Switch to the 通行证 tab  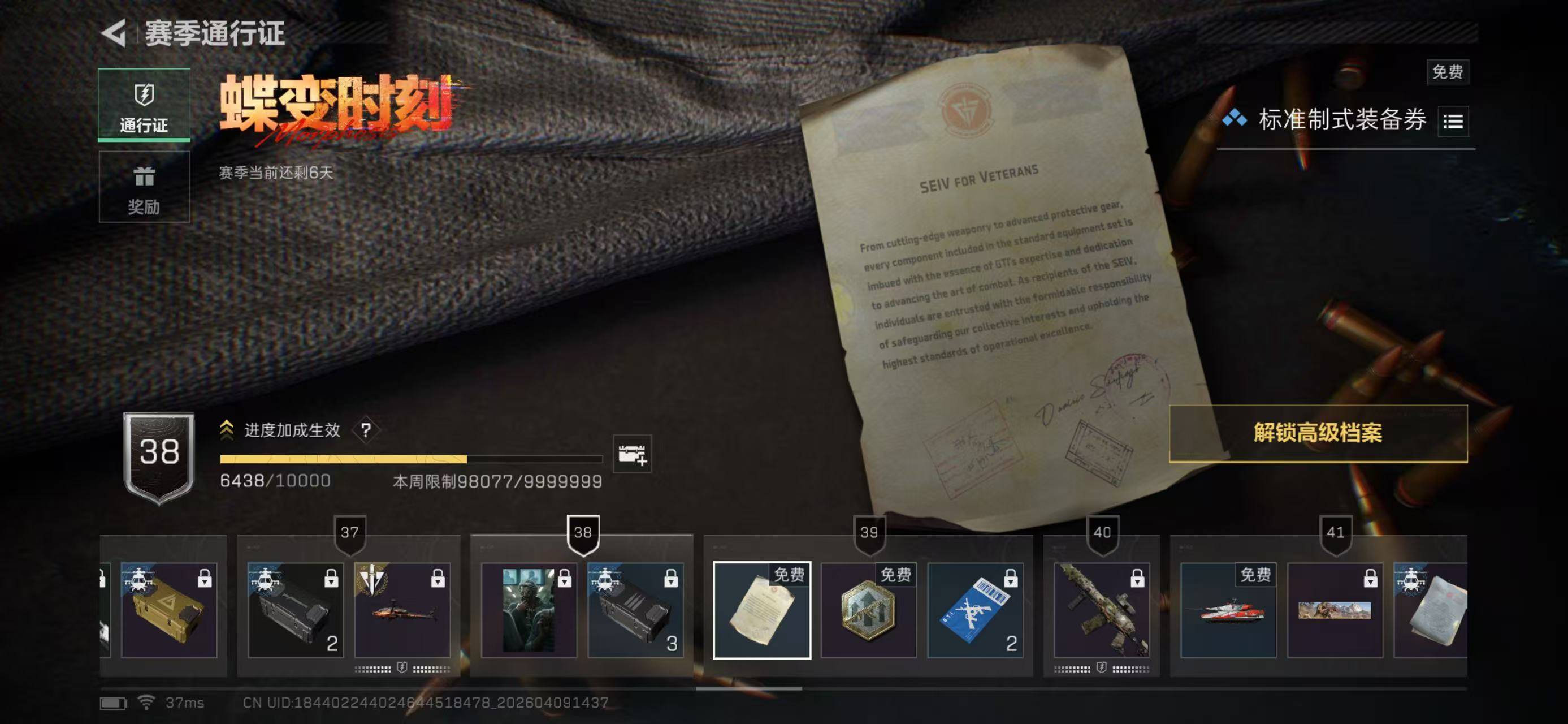(x=144, y=105)
